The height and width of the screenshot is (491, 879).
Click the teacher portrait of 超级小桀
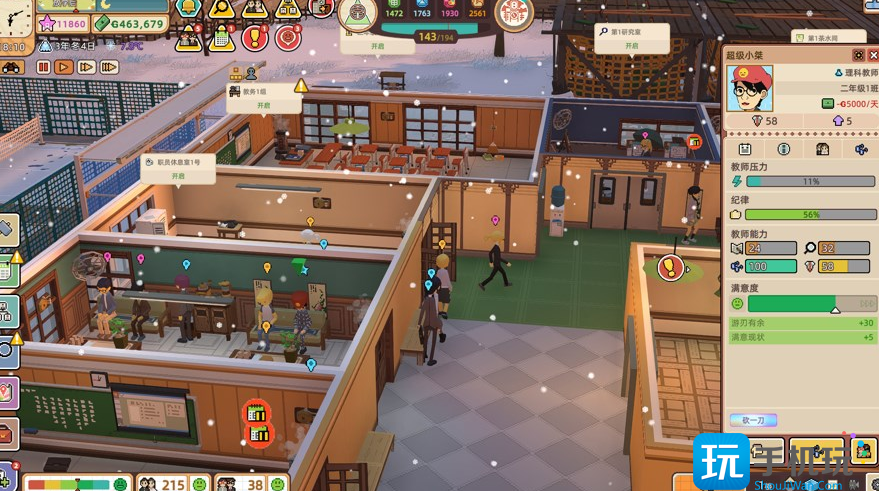(x=750, y=89)
